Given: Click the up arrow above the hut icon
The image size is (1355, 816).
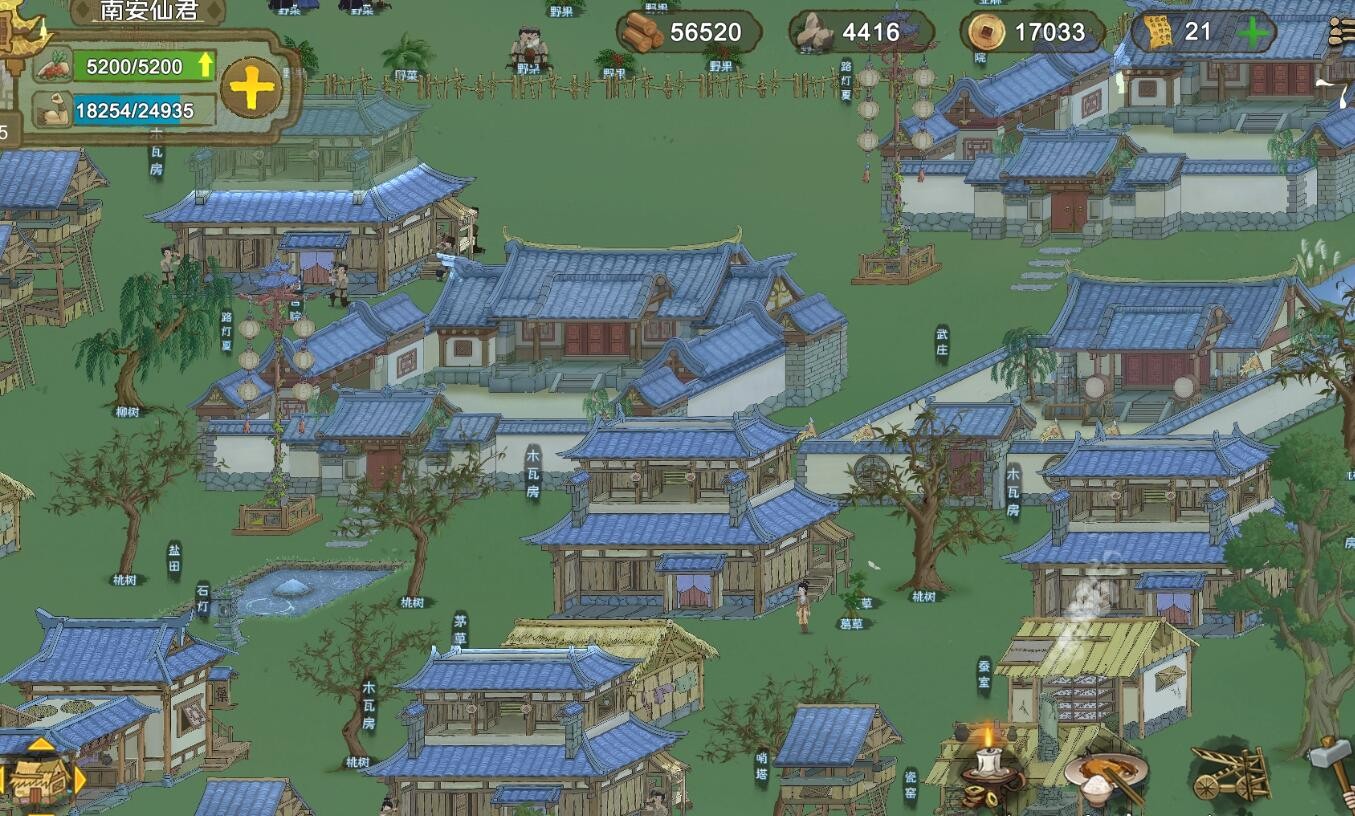Looking at the screenshot, I should coord(40,746).
